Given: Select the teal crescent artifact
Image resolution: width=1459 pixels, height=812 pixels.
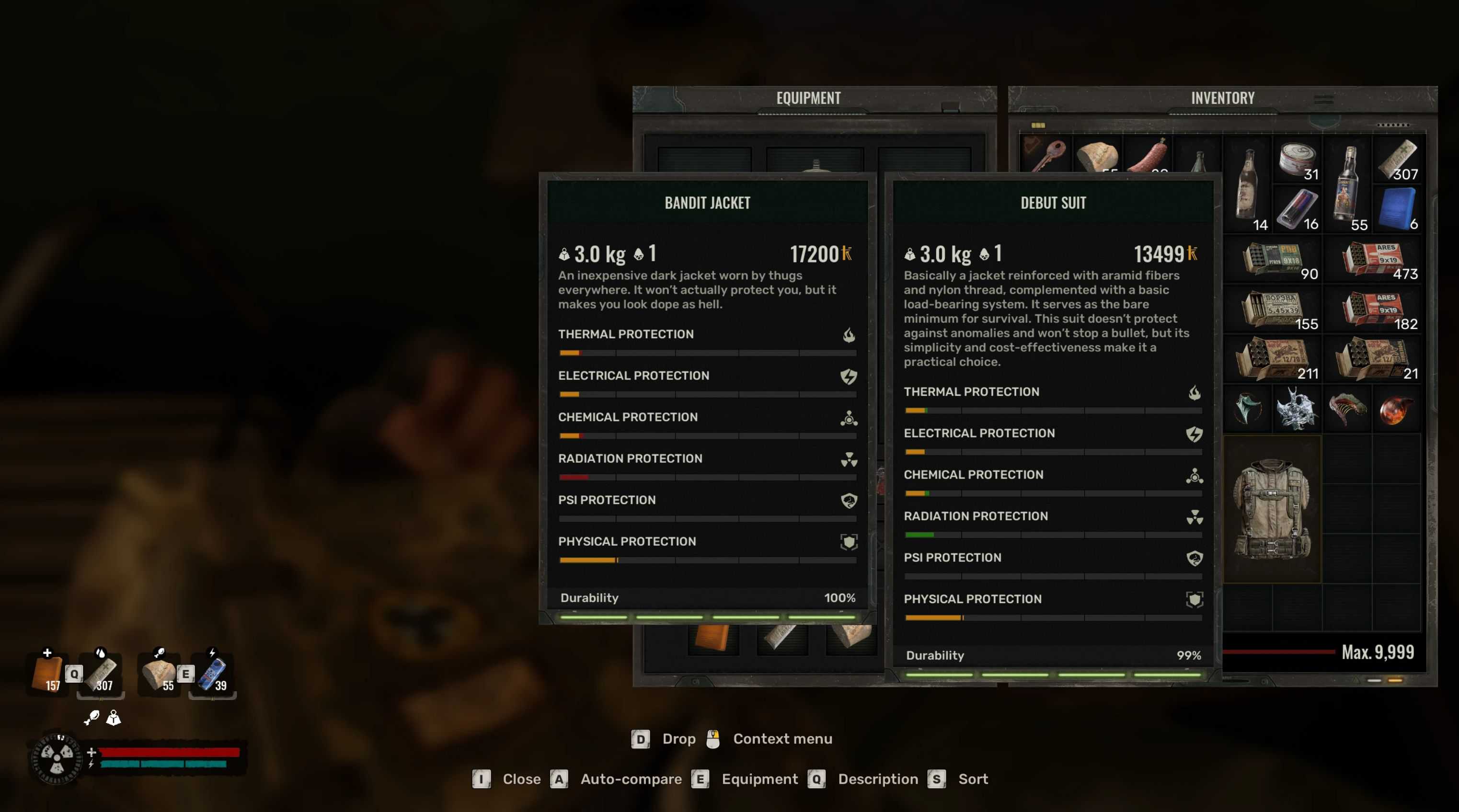Looking at the screenshot, I should click(1247, 408).
